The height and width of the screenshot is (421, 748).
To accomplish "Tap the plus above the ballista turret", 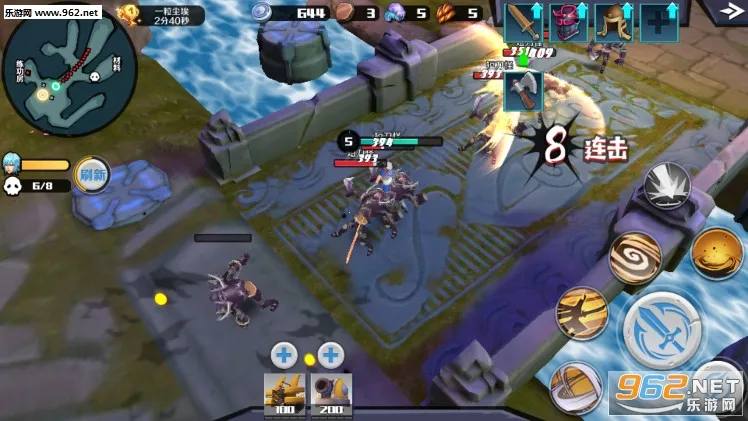I will 283,354.
